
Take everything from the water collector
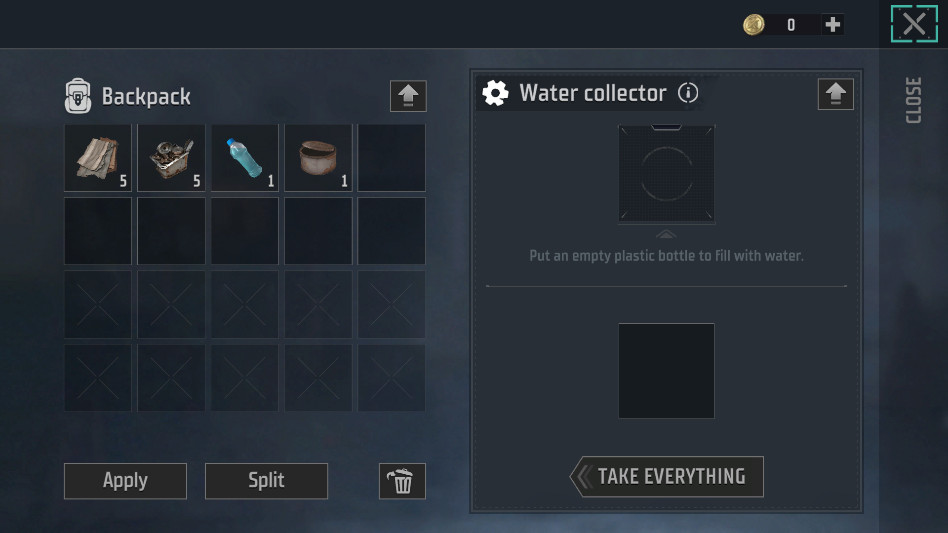667,477
